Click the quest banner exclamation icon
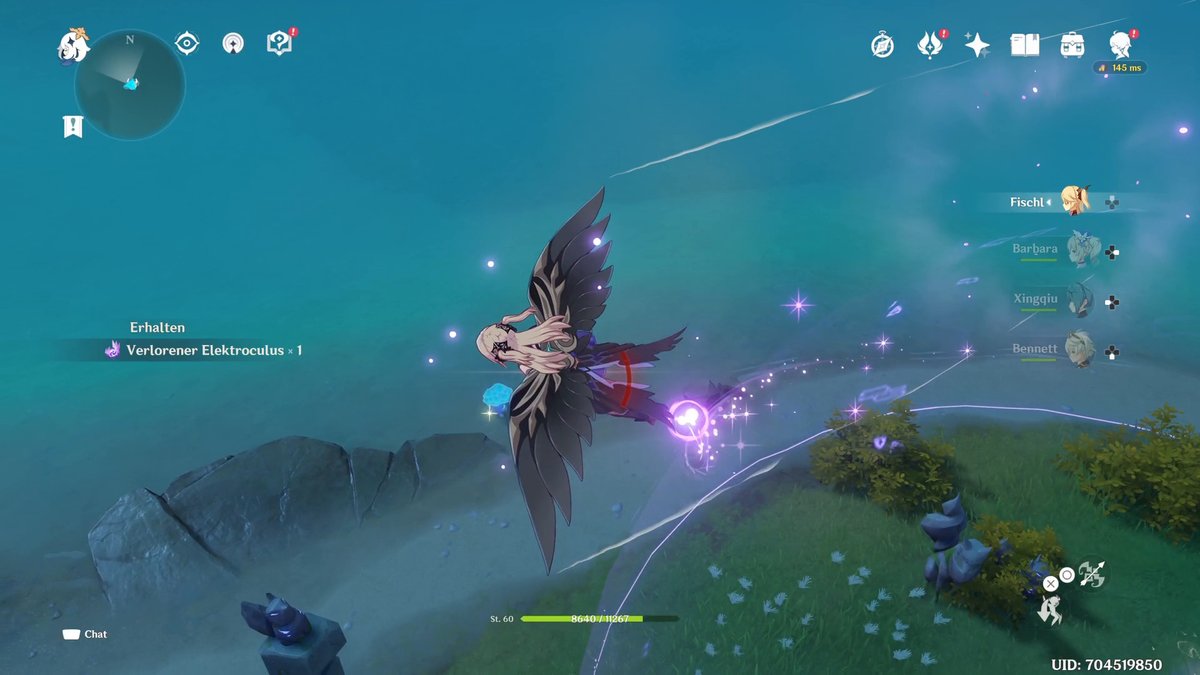1200x675 pixels. [72, 126]
